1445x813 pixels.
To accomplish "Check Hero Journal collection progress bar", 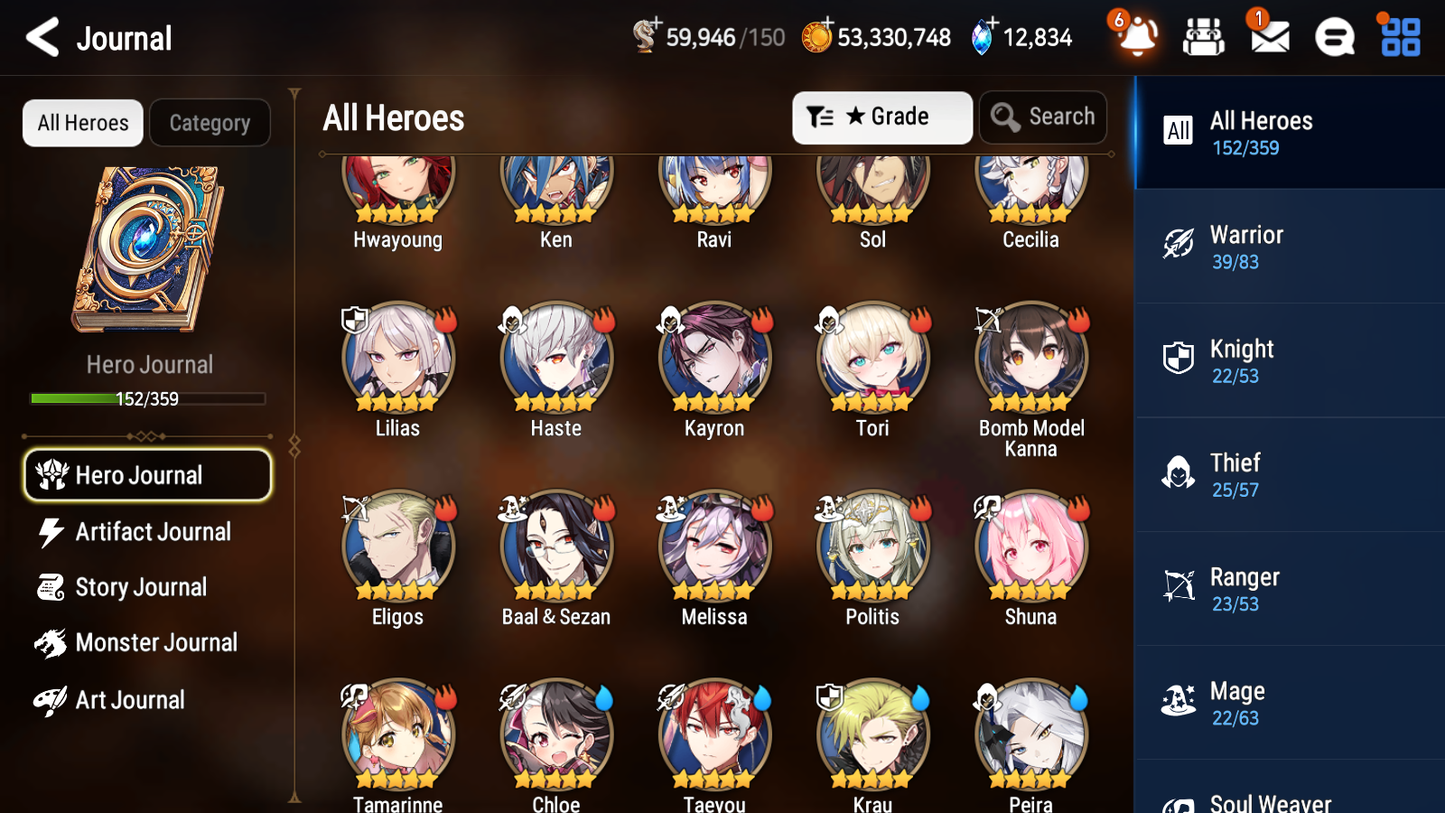I will point(149,397).
